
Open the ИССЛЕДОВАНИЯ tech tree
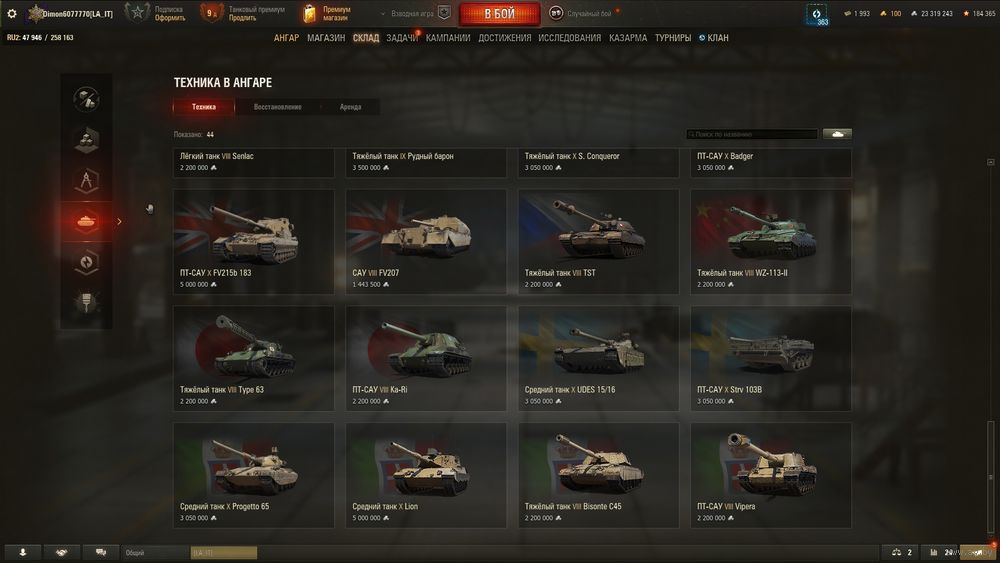pos(570,38)
